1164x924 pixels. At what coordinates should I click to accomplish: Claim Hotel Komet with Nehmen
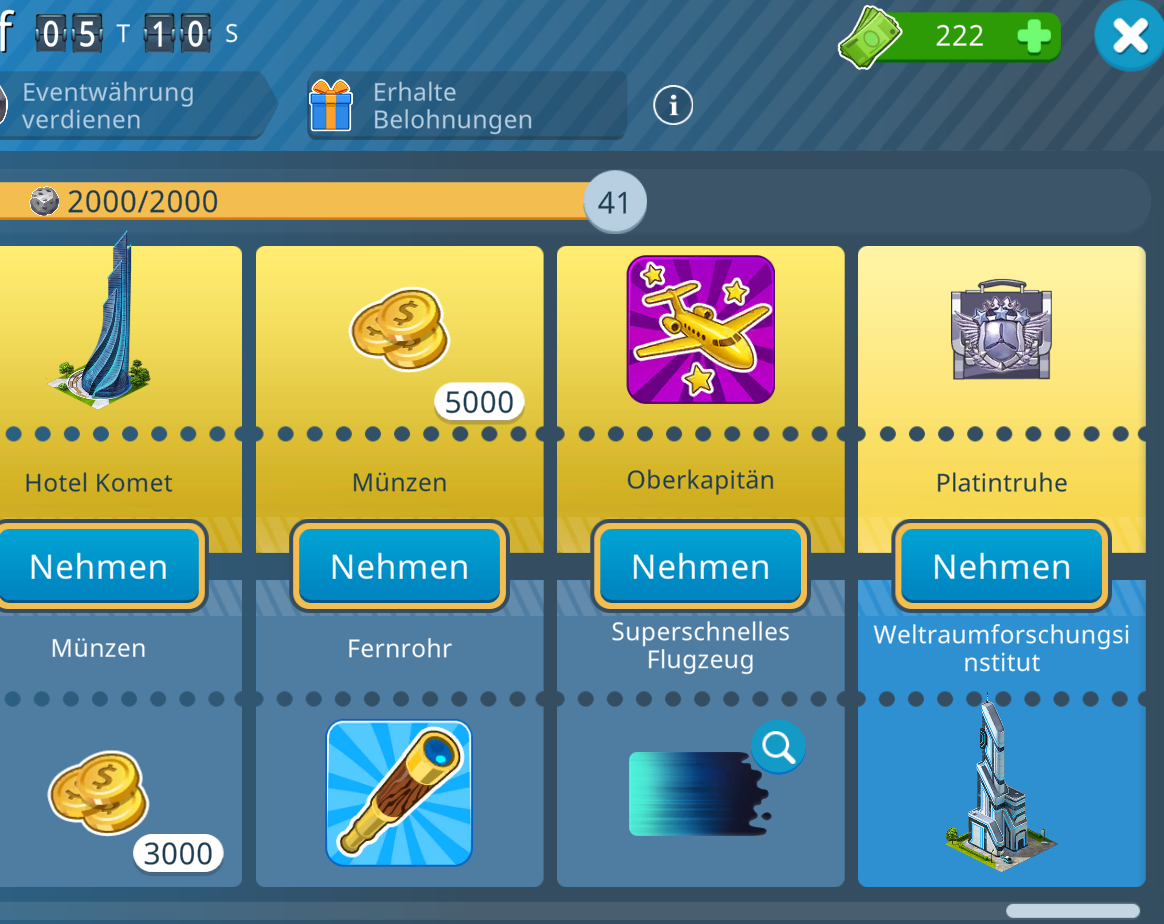(x=98, y=566)
